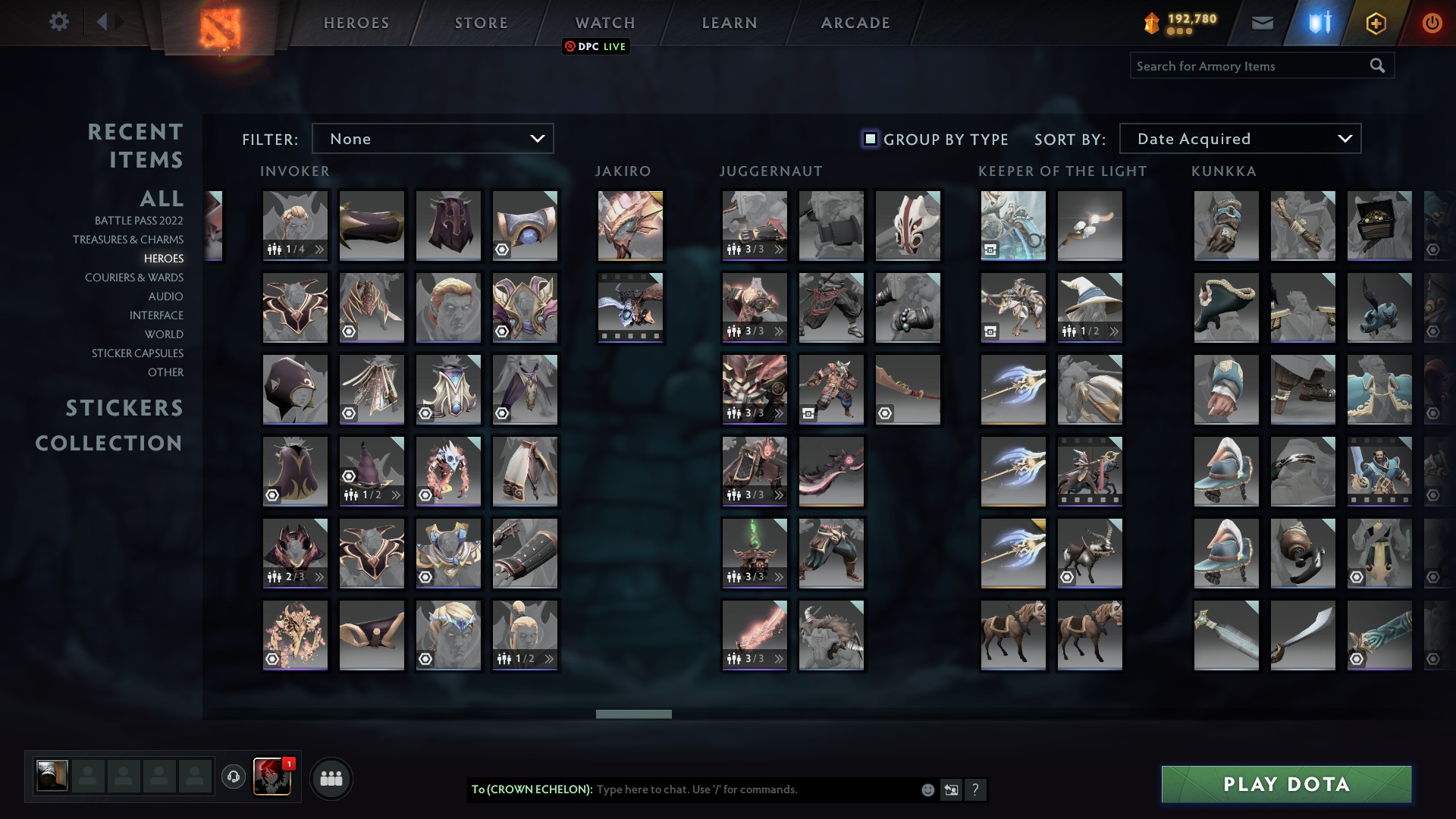Open the SORT BY Date Acquired dropdown
1456x819 pixels.
click(1240, 138)
